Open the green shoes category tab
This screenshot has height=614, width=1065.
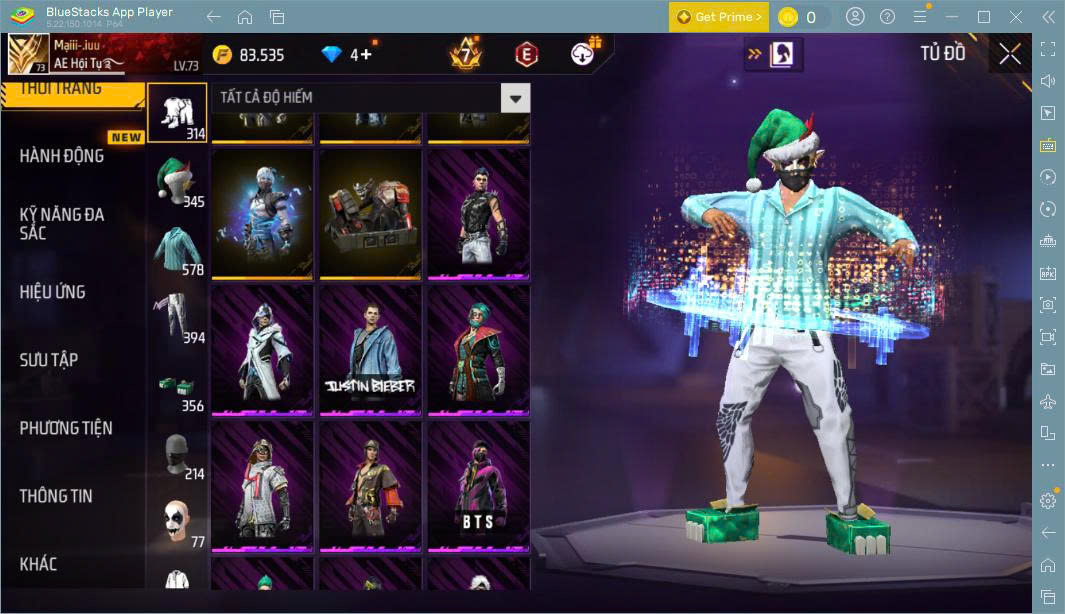tap(177, 388)
